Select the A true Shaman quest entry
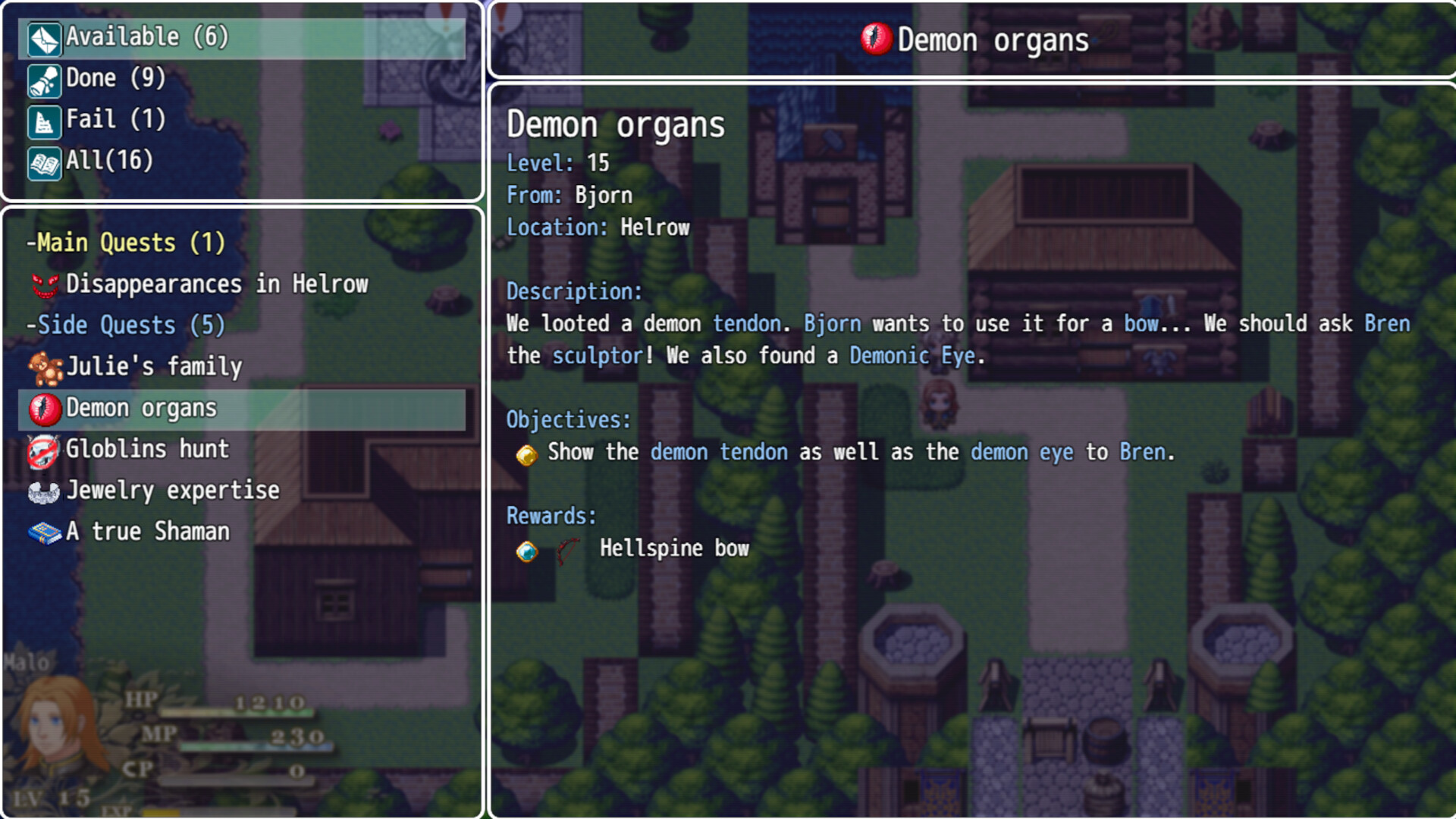The image size is (1456, 819). 147,532
